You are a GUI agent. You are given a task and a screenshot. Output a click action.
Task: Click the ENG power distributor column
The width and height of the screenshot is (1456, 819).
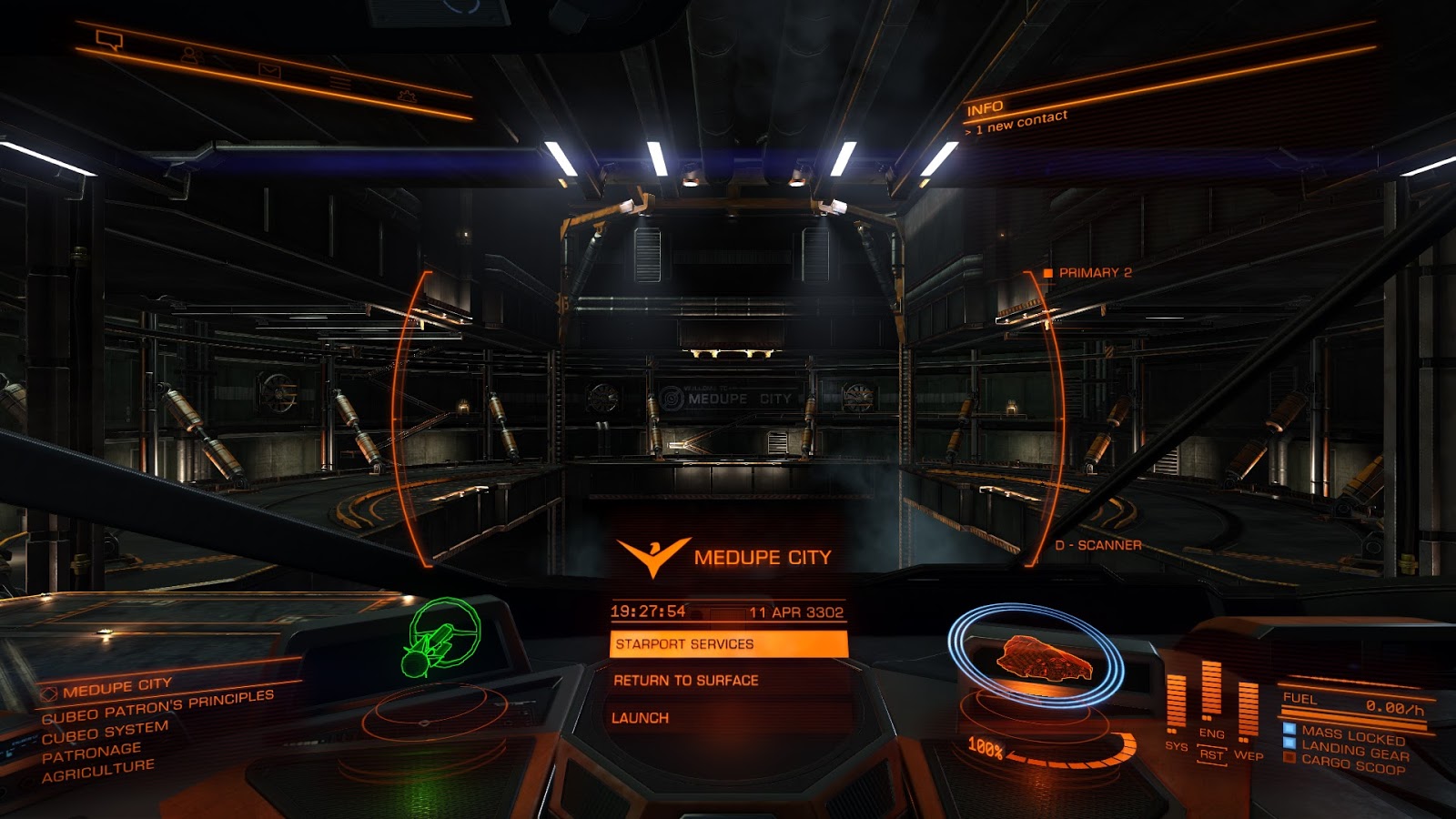pyautogui.click(x=1211, y=698)
